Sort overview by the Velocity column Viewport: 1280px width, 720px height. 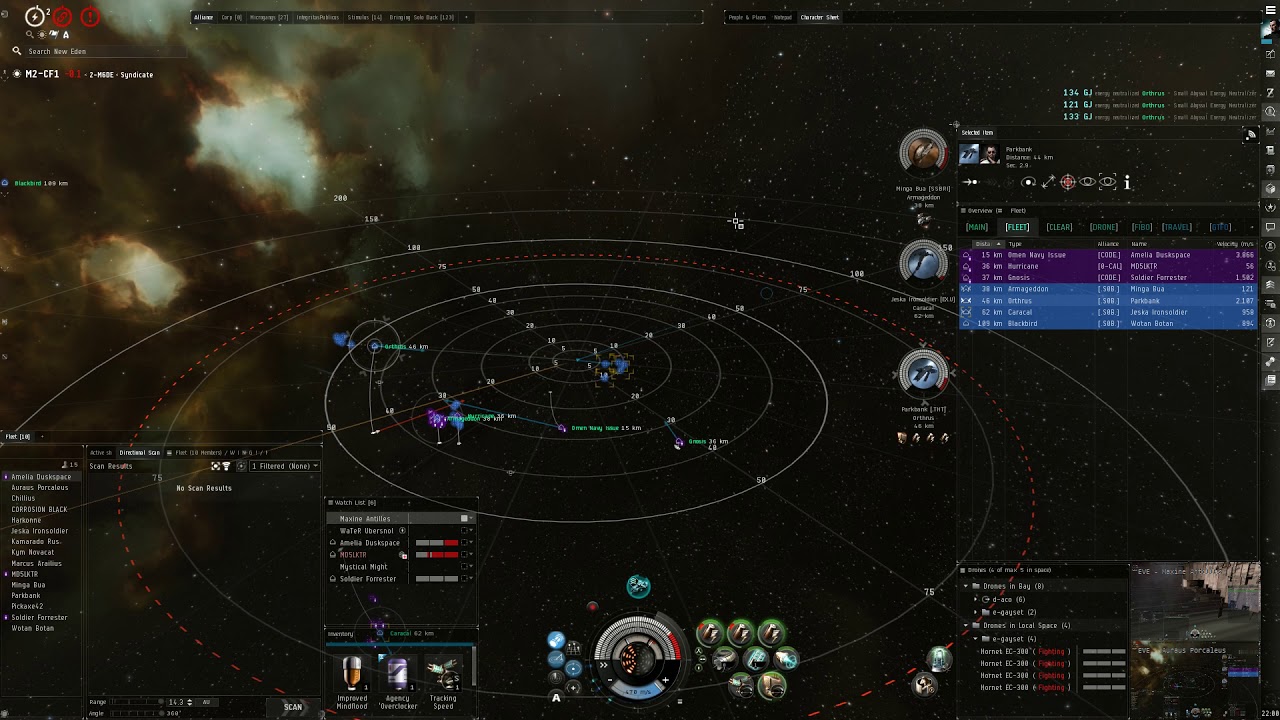(x=1235, y=243)
